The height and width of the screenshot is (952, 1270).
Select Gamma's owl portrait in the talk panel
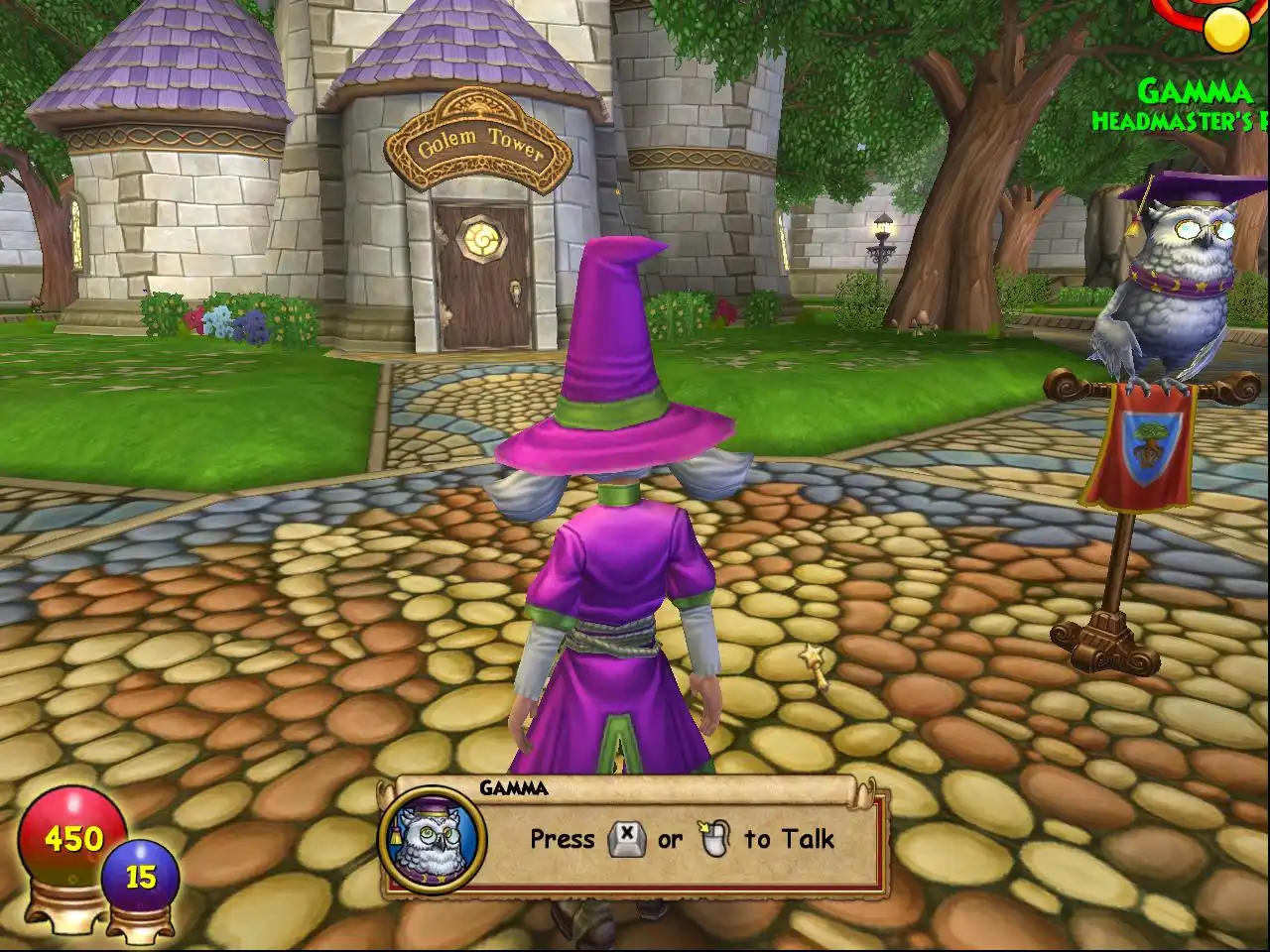point(433,839)
